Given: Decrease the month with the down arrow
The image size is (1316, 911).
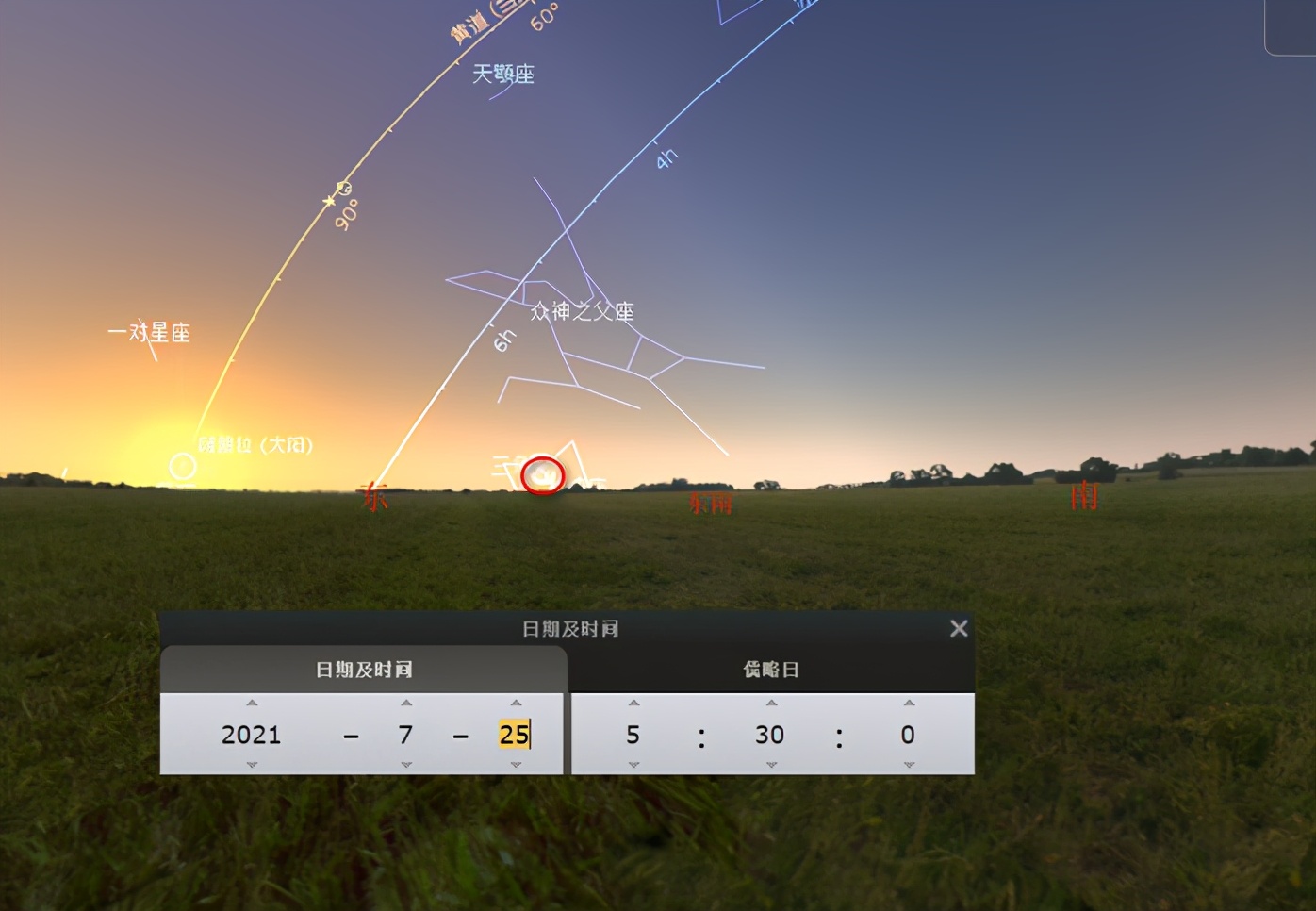Looking at the screenshot, I should [x=406, y=765].
